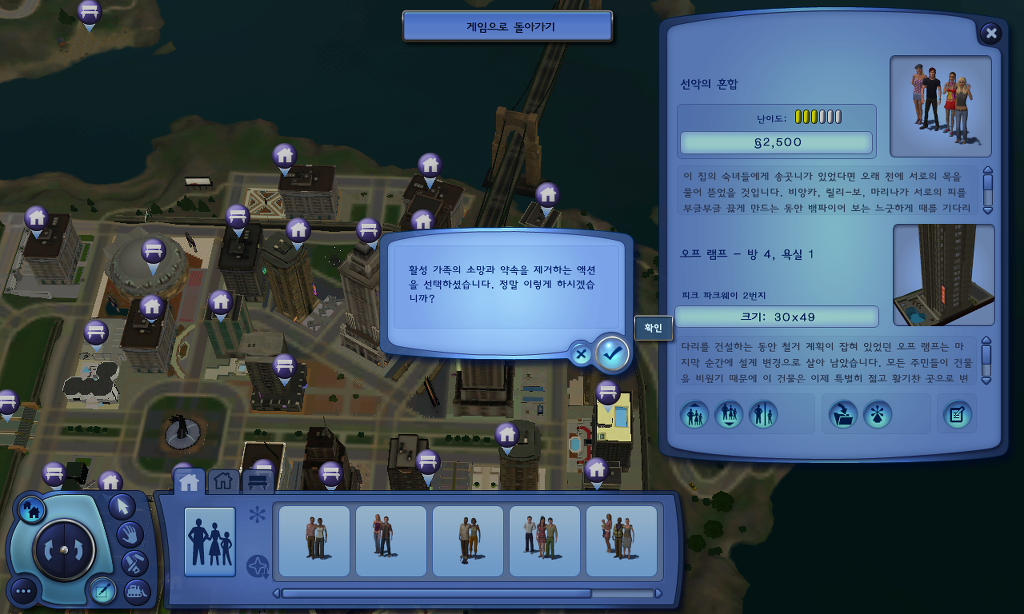1024x614 pixels.
Task: Select the arrow pointer tool
Action: 122,506
